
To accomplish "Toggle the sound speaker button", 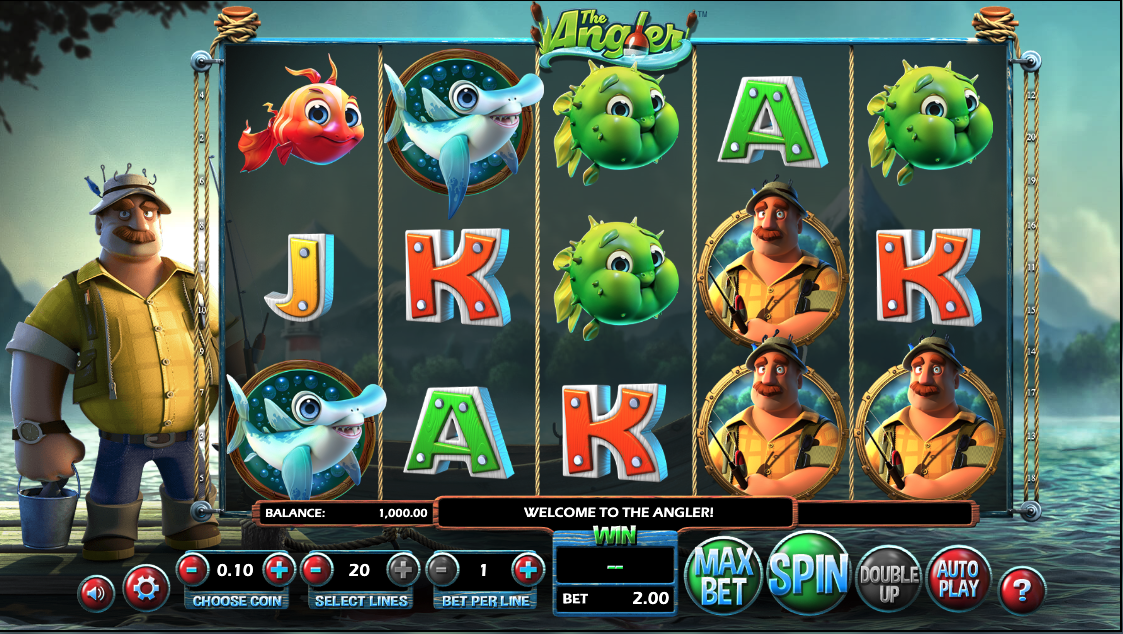I will (97, 593).
